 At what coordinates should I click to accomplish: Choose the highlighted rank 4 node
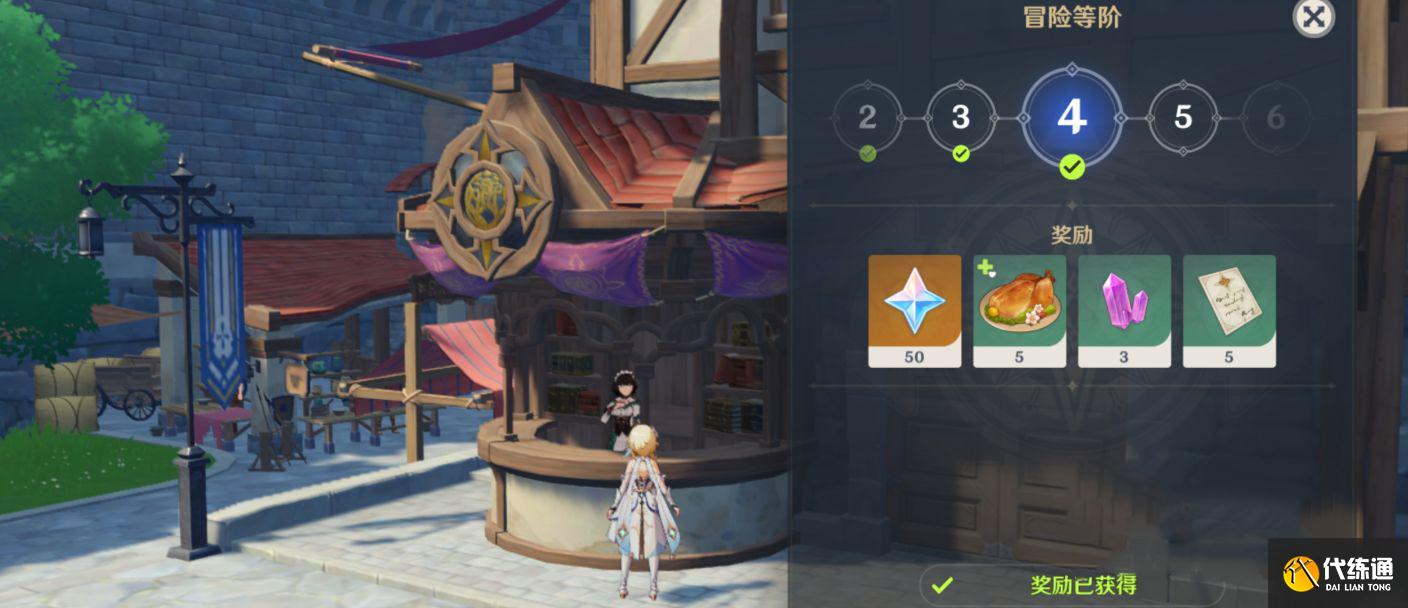click(1071, 117)
